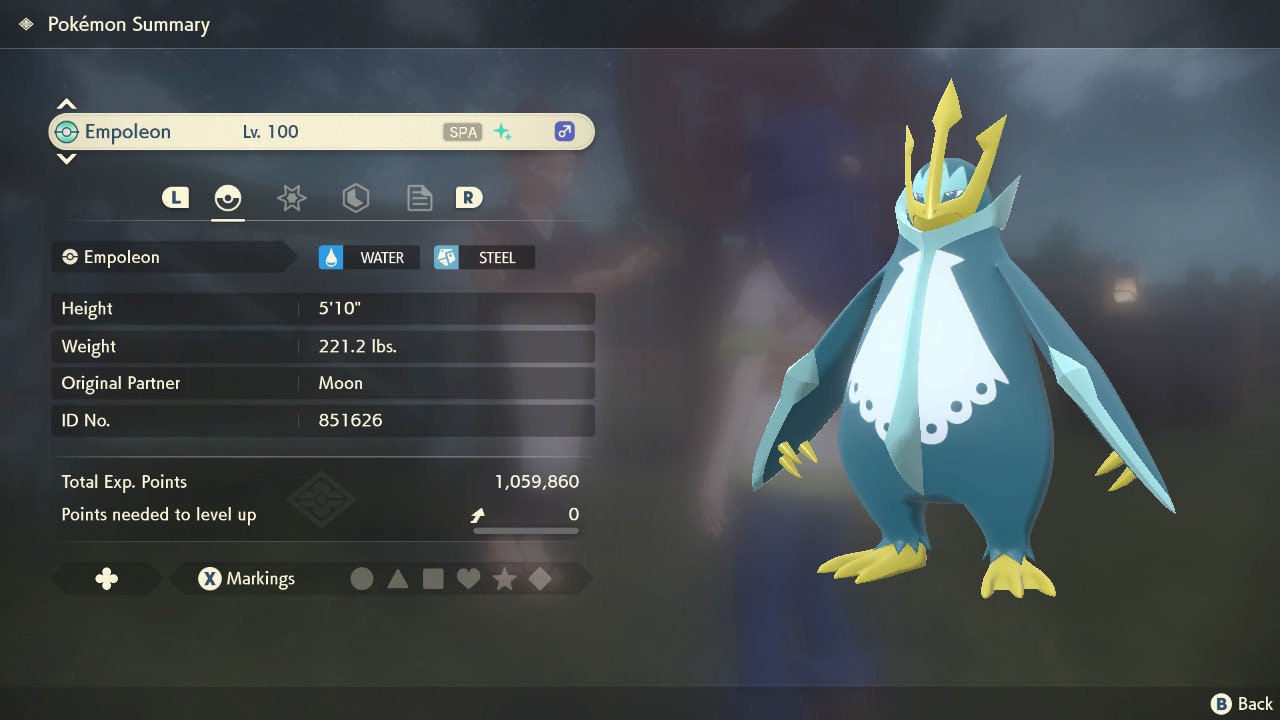Switch to the Poké Ball info tab
The width and height of the screenshot is (1280, 720).
[x=228, y=198]
